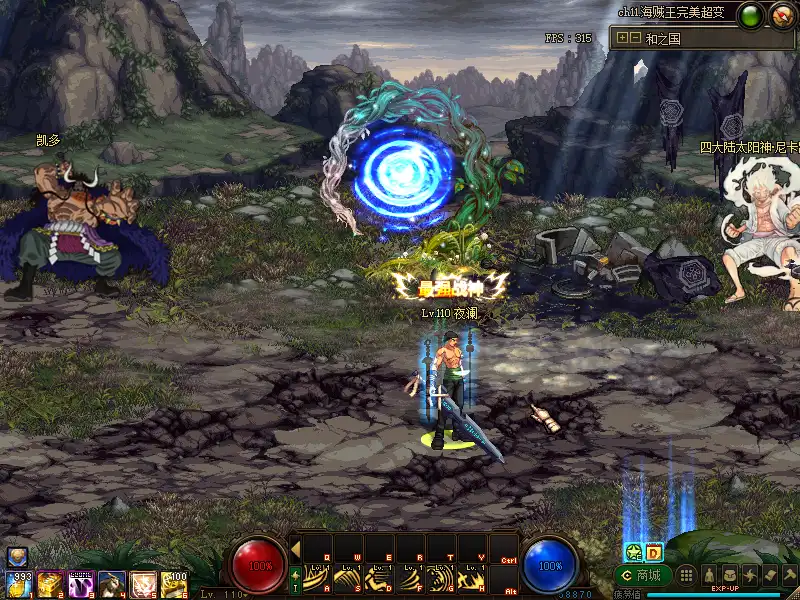Activate the skill bound to key H
The width and height of the screenshot is (800, 600).
[x=472, y=578]
